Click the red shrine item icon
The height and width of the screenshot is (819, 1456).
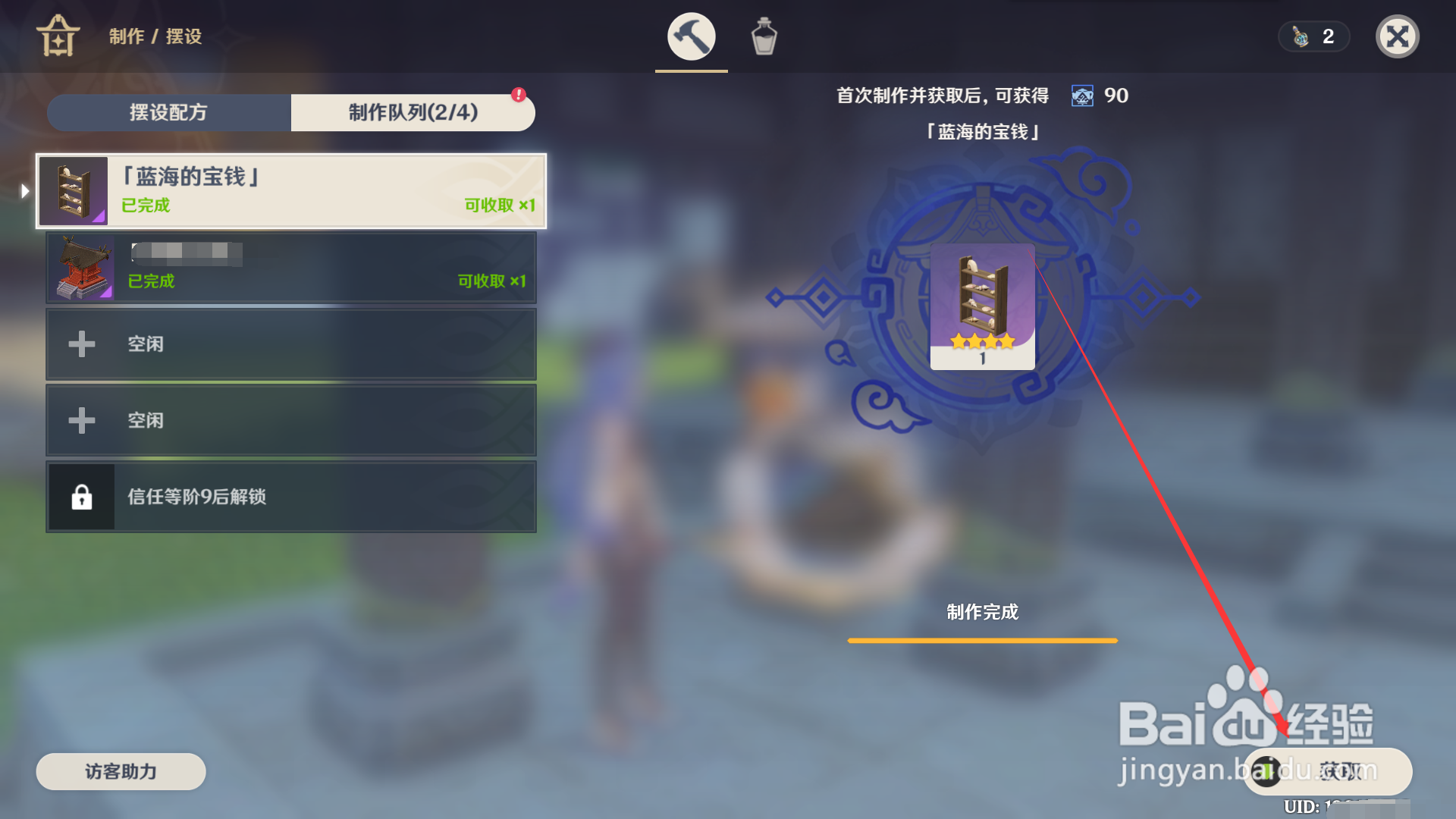click(x=81, y=267)
